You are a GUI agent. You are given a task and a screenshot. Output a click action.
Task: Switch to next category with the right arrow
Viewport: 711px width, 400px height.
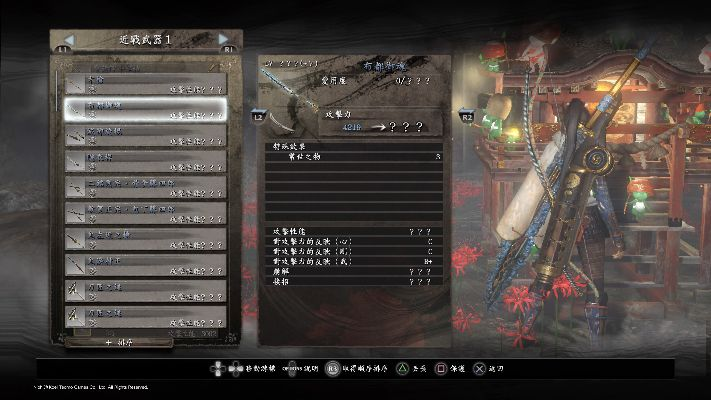[x=224, y=40]
